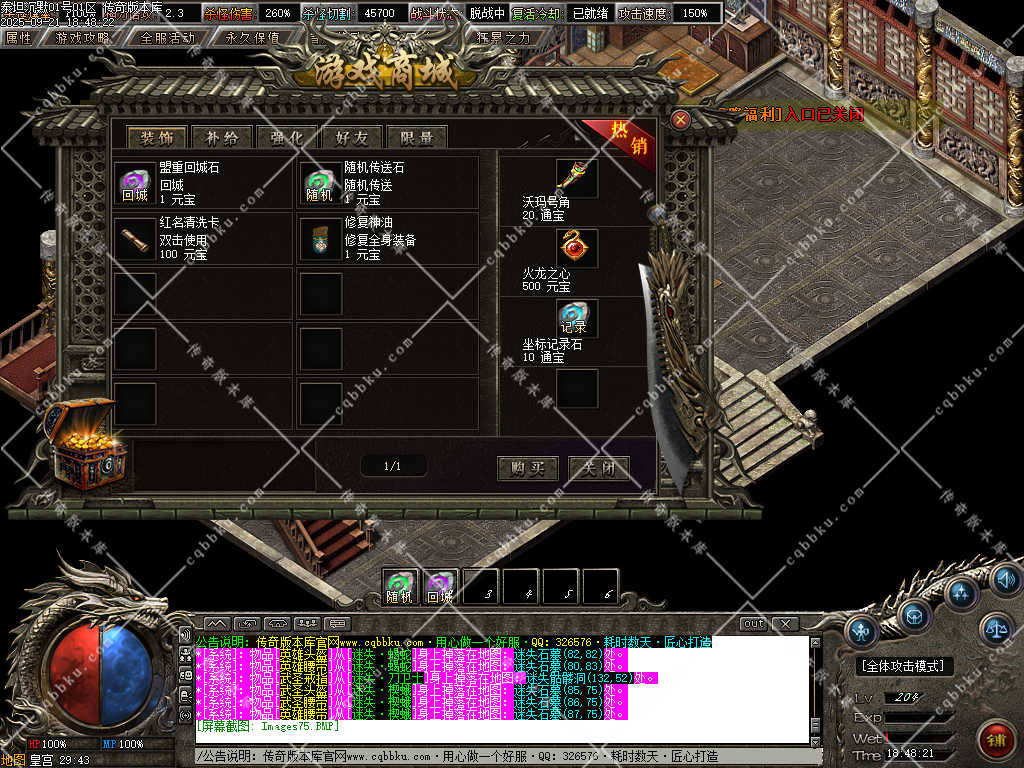The image size is (1024, 768).
Task: Toggle the 全体攻击模式 attack mode
Action: (x=904, y=666)
